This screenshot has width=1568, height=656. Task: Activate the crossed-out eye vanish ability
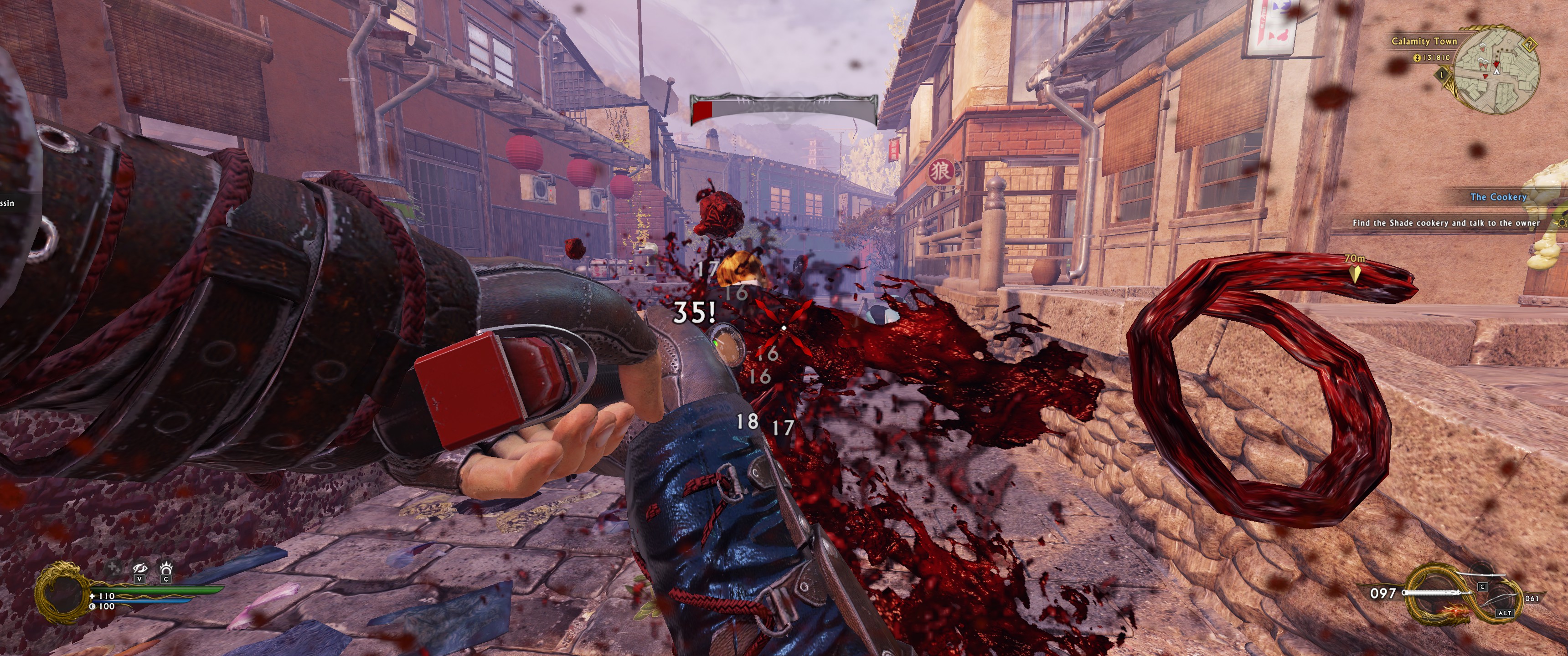(x=140, y=569)
